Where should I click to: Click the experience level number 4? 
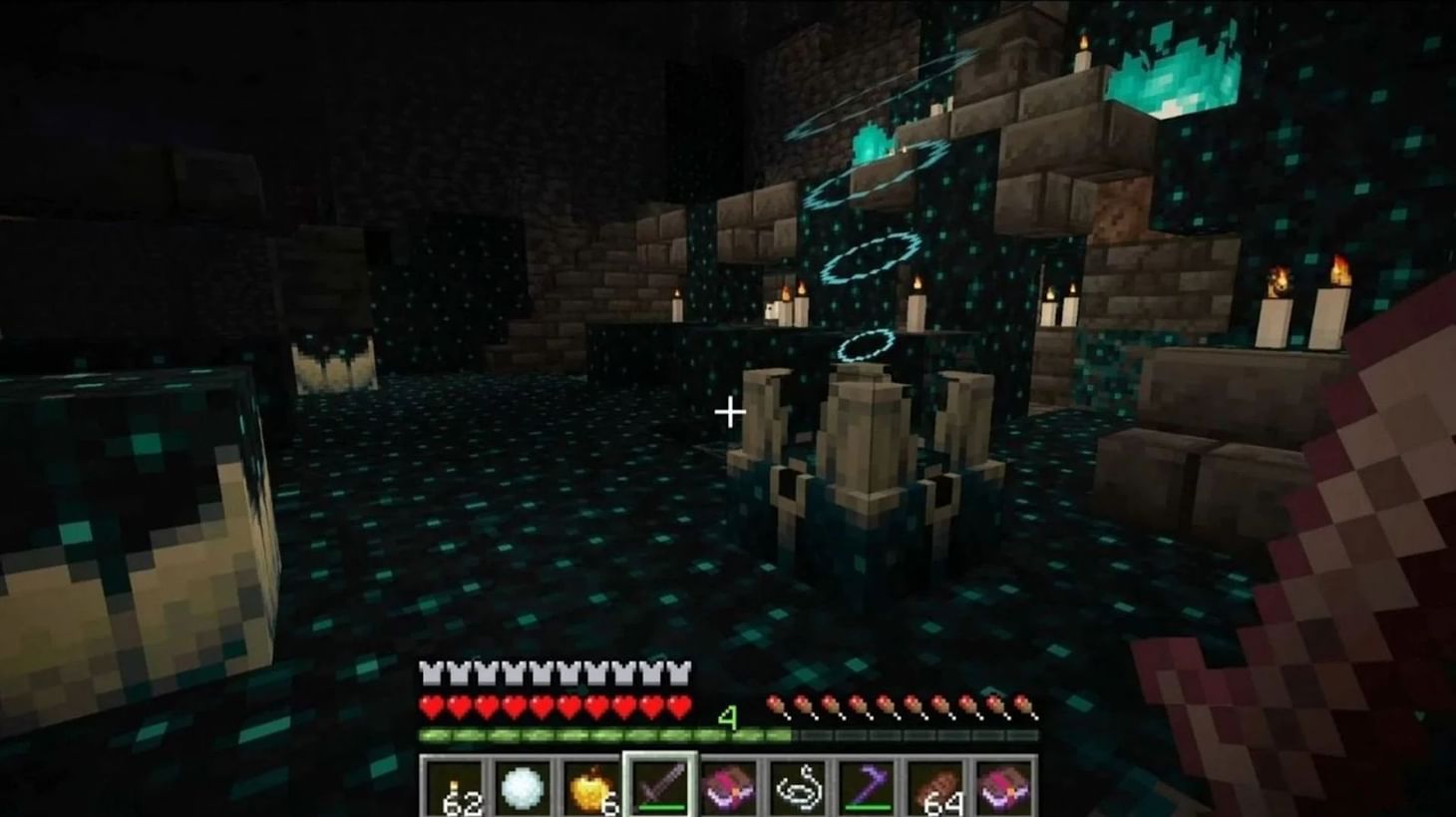[x=727, y=720]
